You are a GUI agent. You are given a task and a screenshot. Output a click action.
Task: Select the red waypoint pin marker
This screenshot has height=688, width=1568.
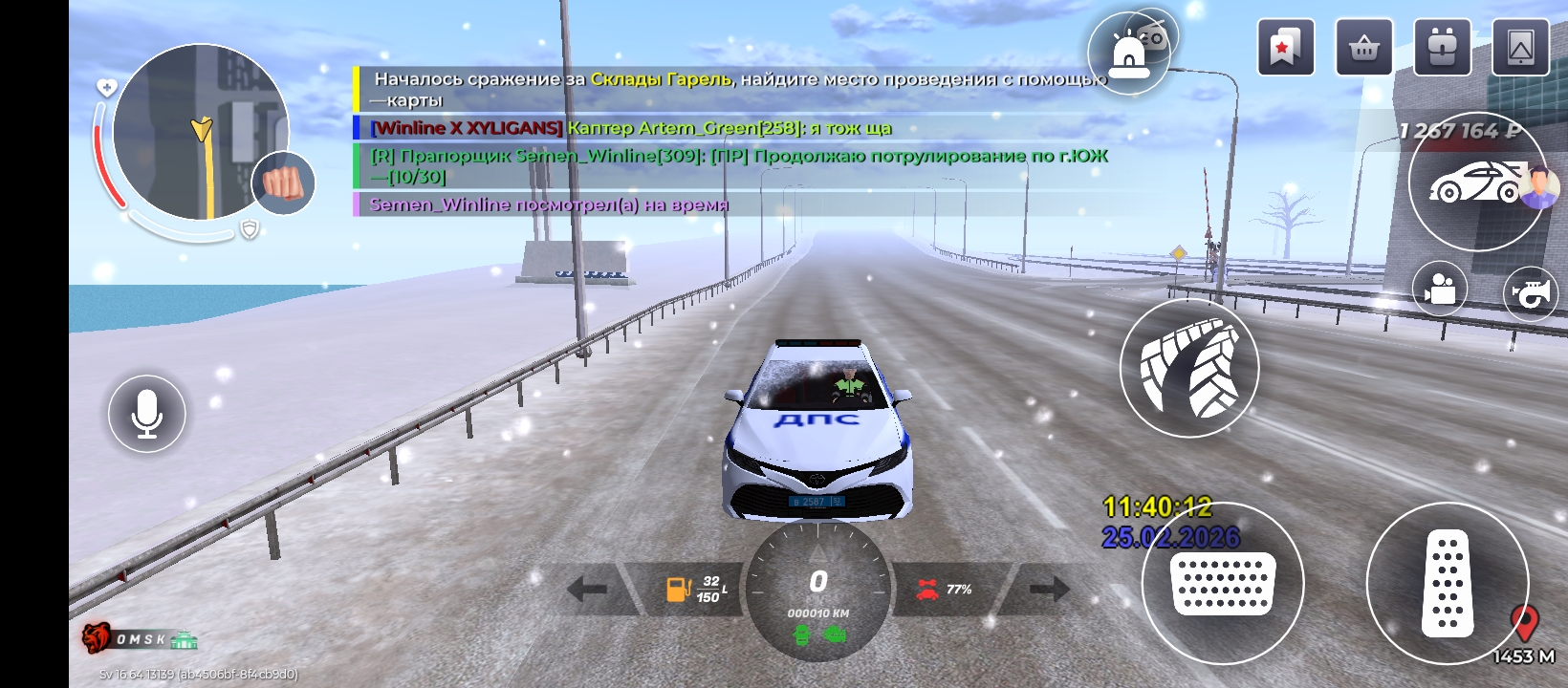click(1524, 623)
